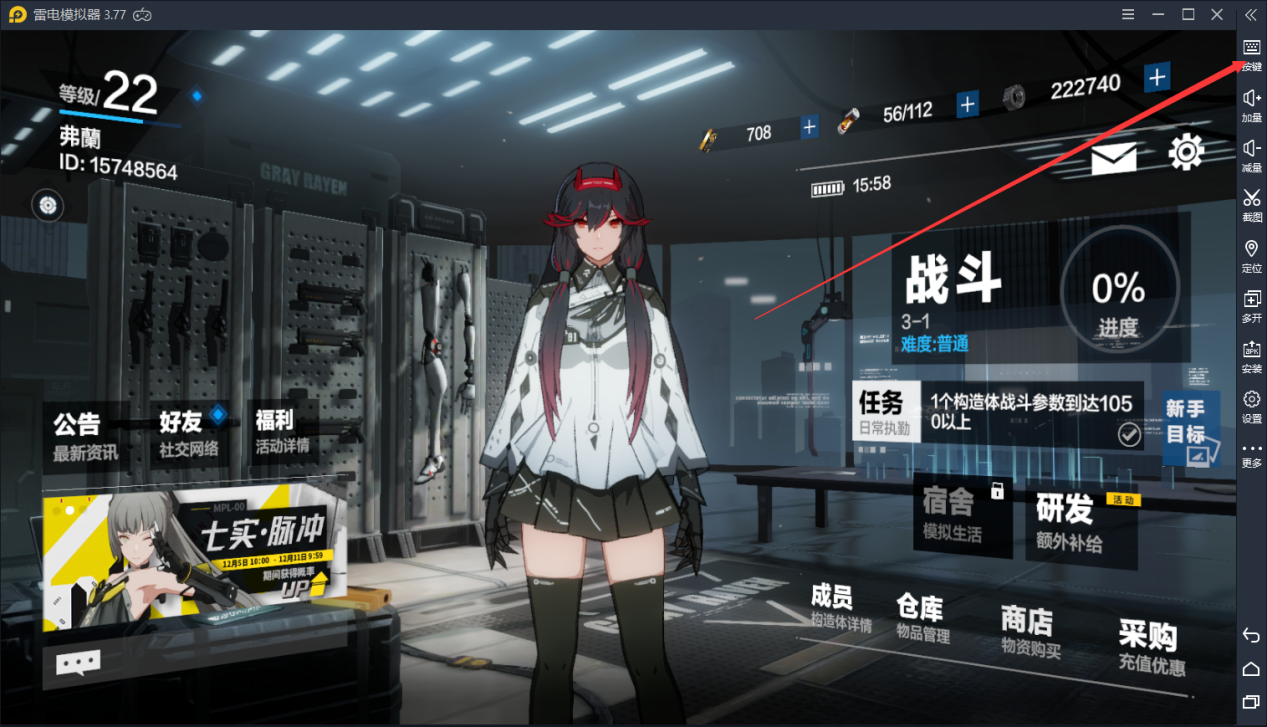
Task: Open the 仓库 inventory
Action: [922, 618]
